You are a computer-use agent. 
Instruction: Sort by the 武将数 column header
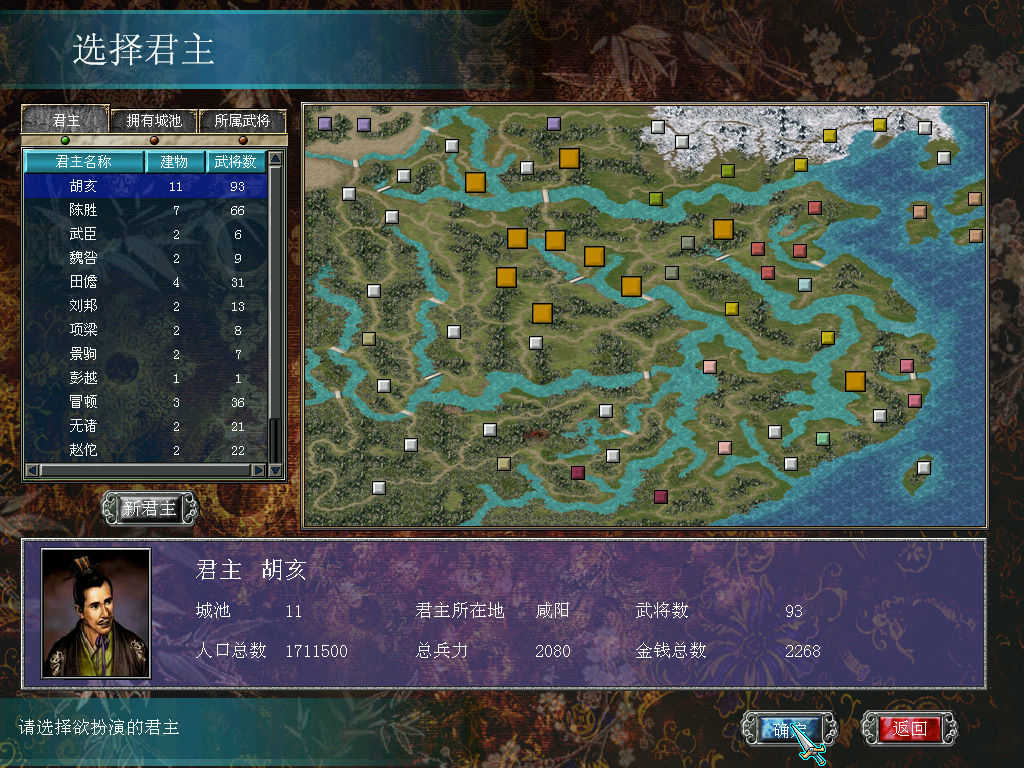tap(236, 161)
